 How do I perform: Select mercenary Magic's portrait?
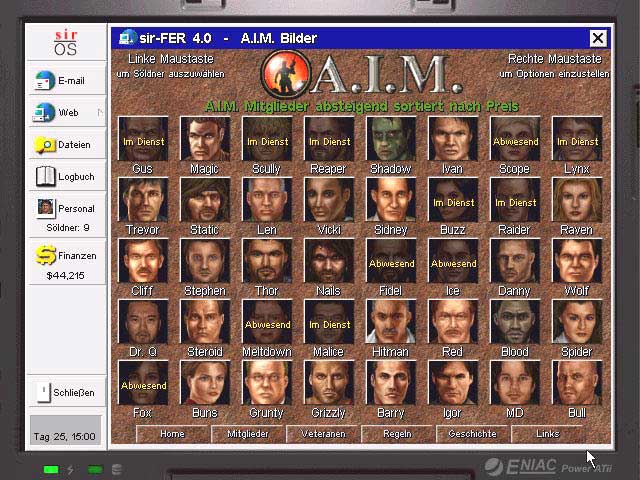point(205,139)
